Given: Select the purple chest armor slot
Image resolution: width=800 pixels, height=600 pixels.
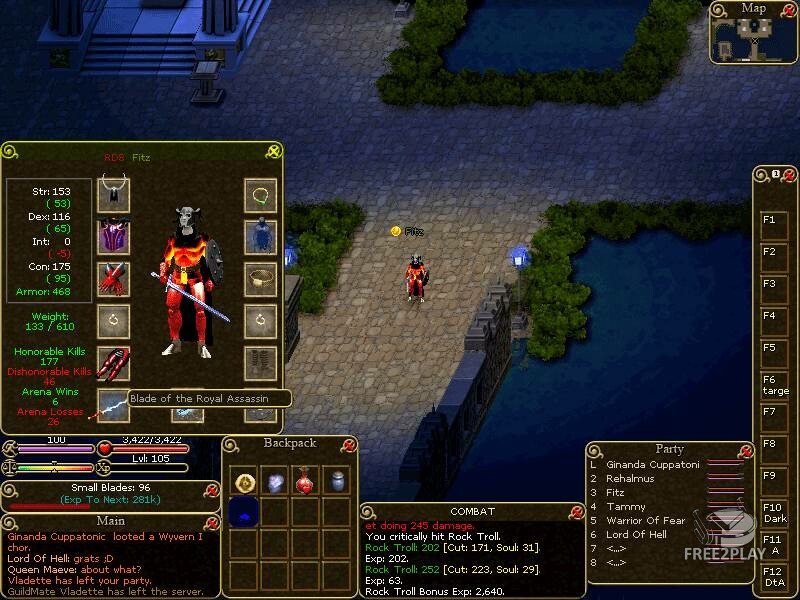Looking at the screenshot, I should (113, 236).
